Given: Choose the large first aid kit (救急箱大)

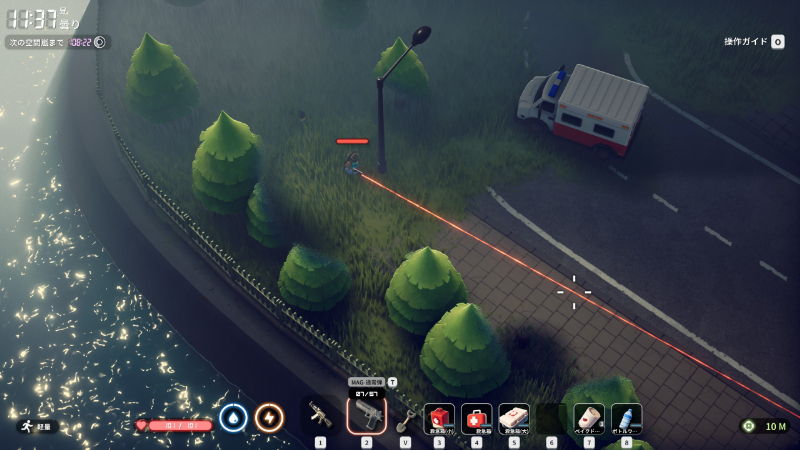Looking at the screenshot, I should 514,417.
